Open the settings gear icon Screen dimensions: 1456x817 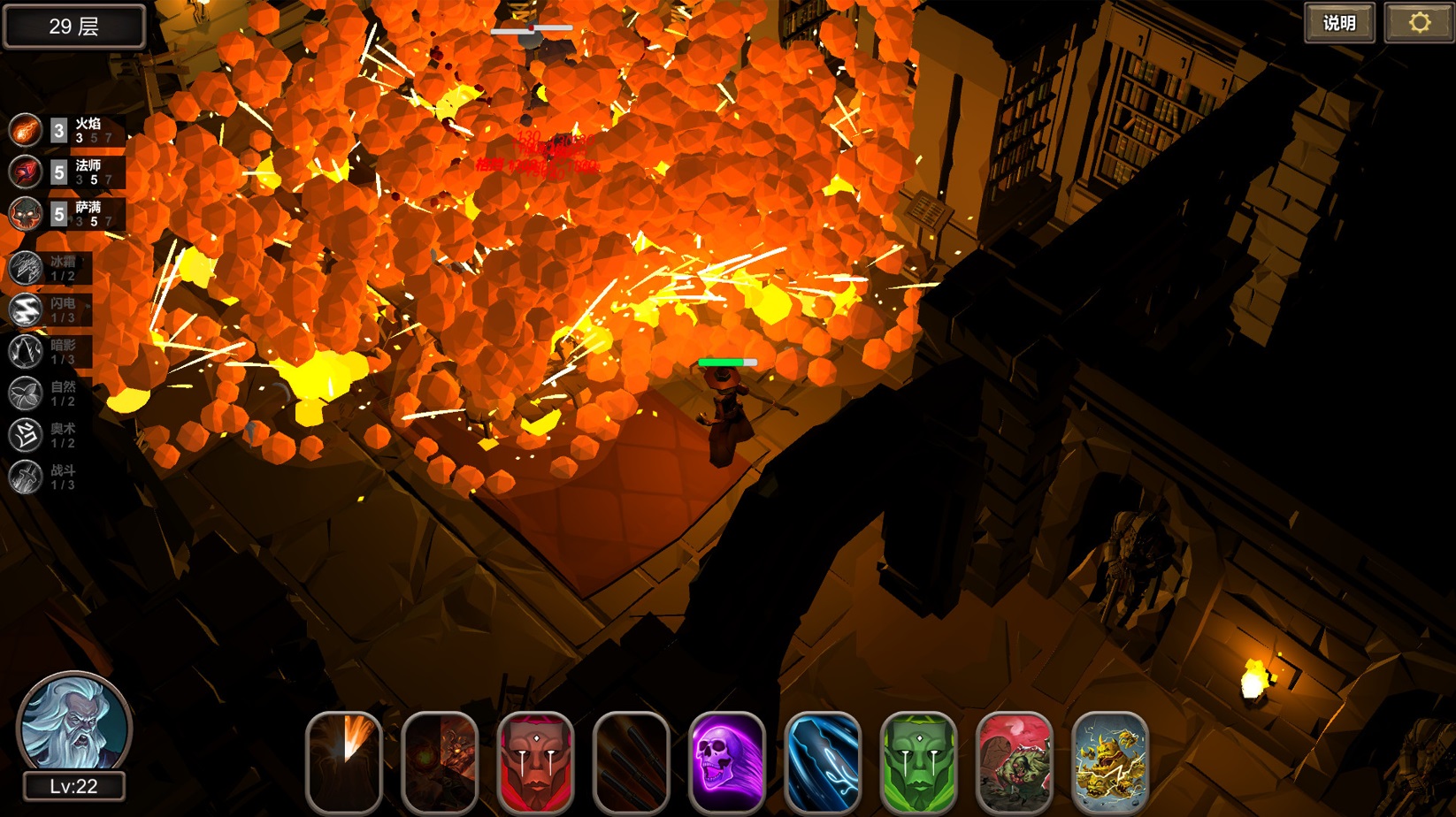tap(1421, 23)
